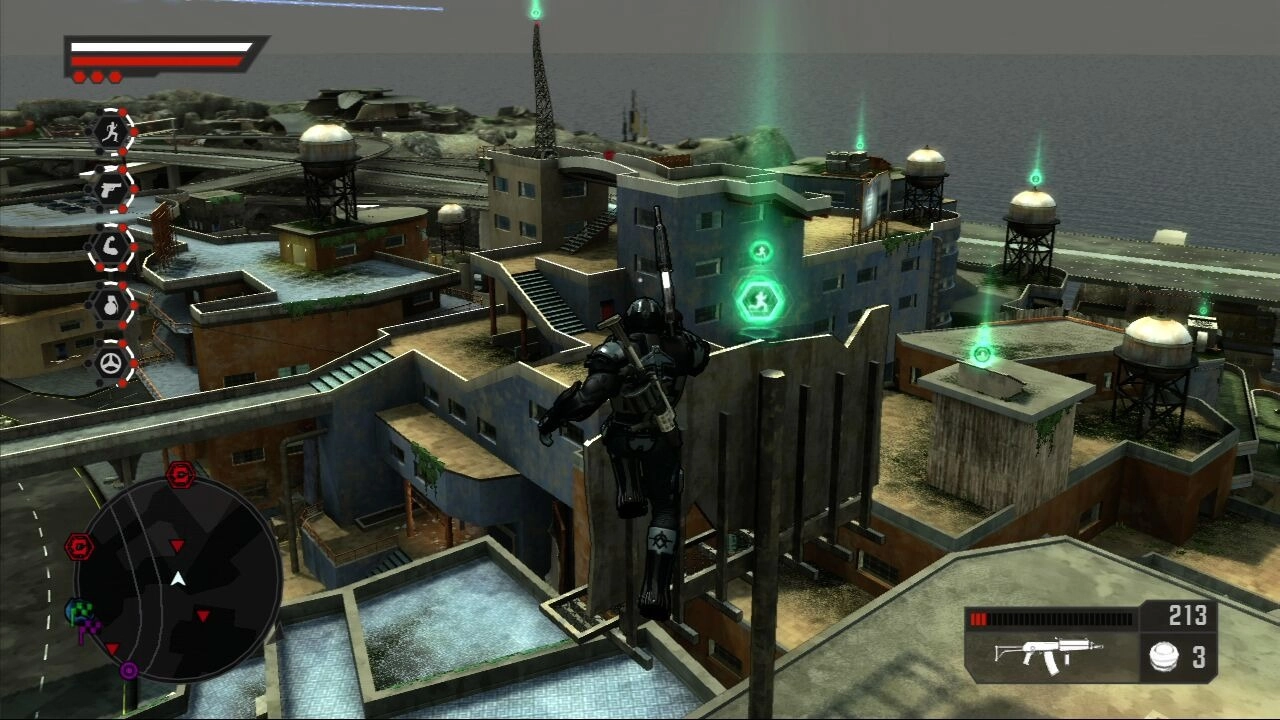Screen dimensions: 1280x720
Task: Click the circular minimap radar
Action: (178, 578)
